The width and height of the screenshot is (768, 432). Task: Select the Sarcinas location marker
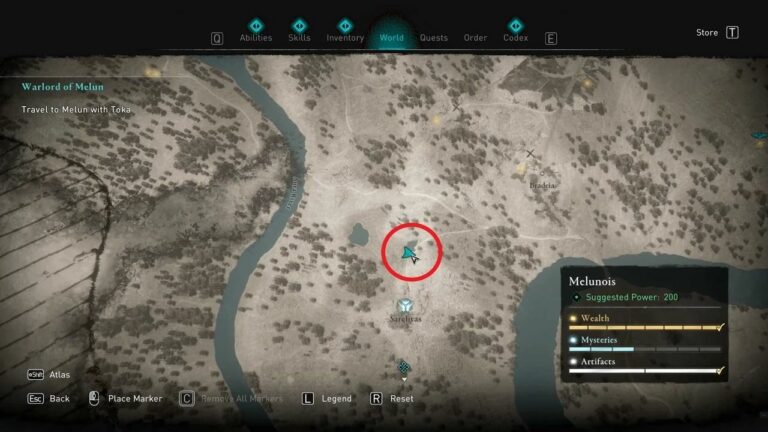coord(405,306)
